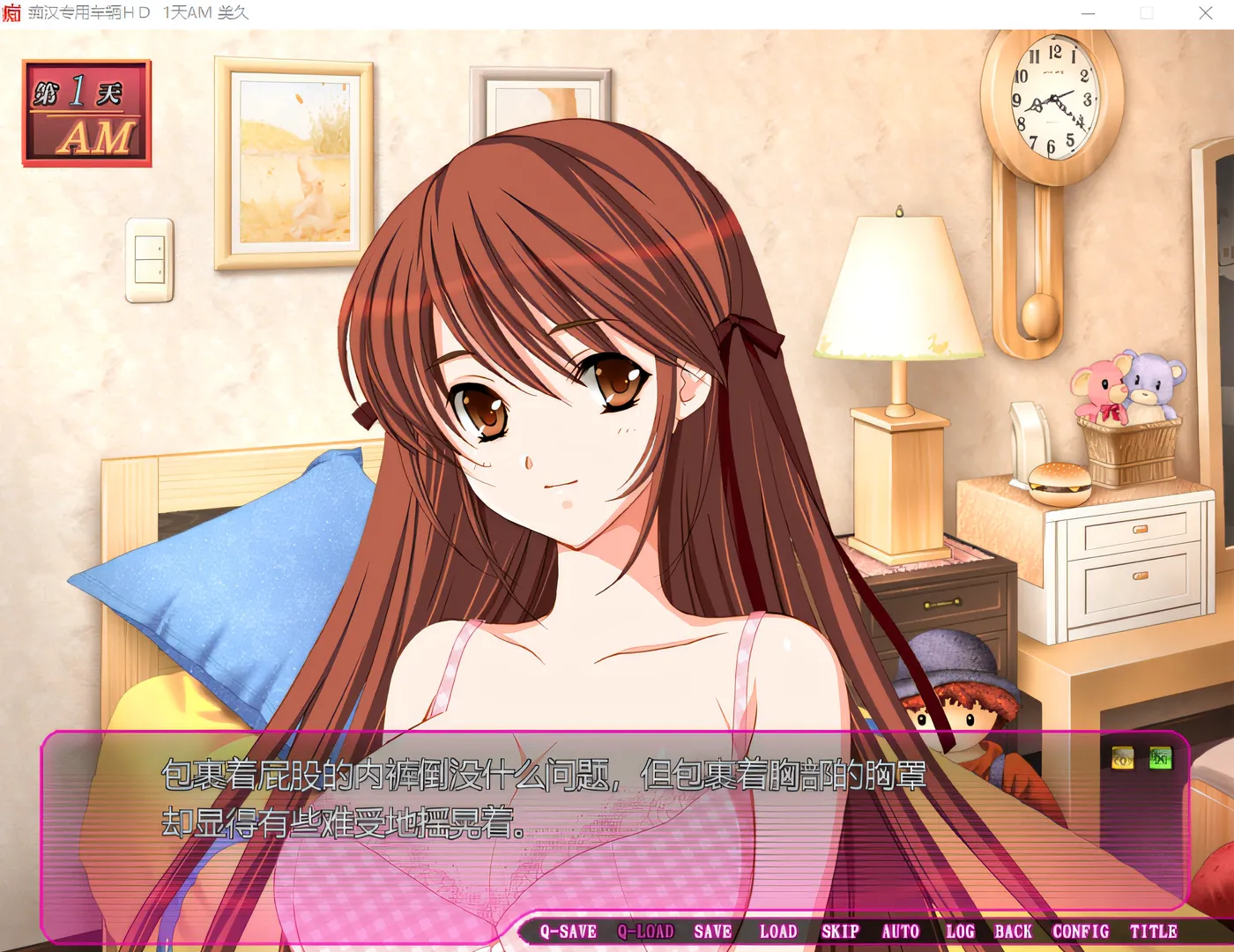Click the maximize button in title bar
The height and width of the screenshot is (952, 1234).
[1146, 13]
